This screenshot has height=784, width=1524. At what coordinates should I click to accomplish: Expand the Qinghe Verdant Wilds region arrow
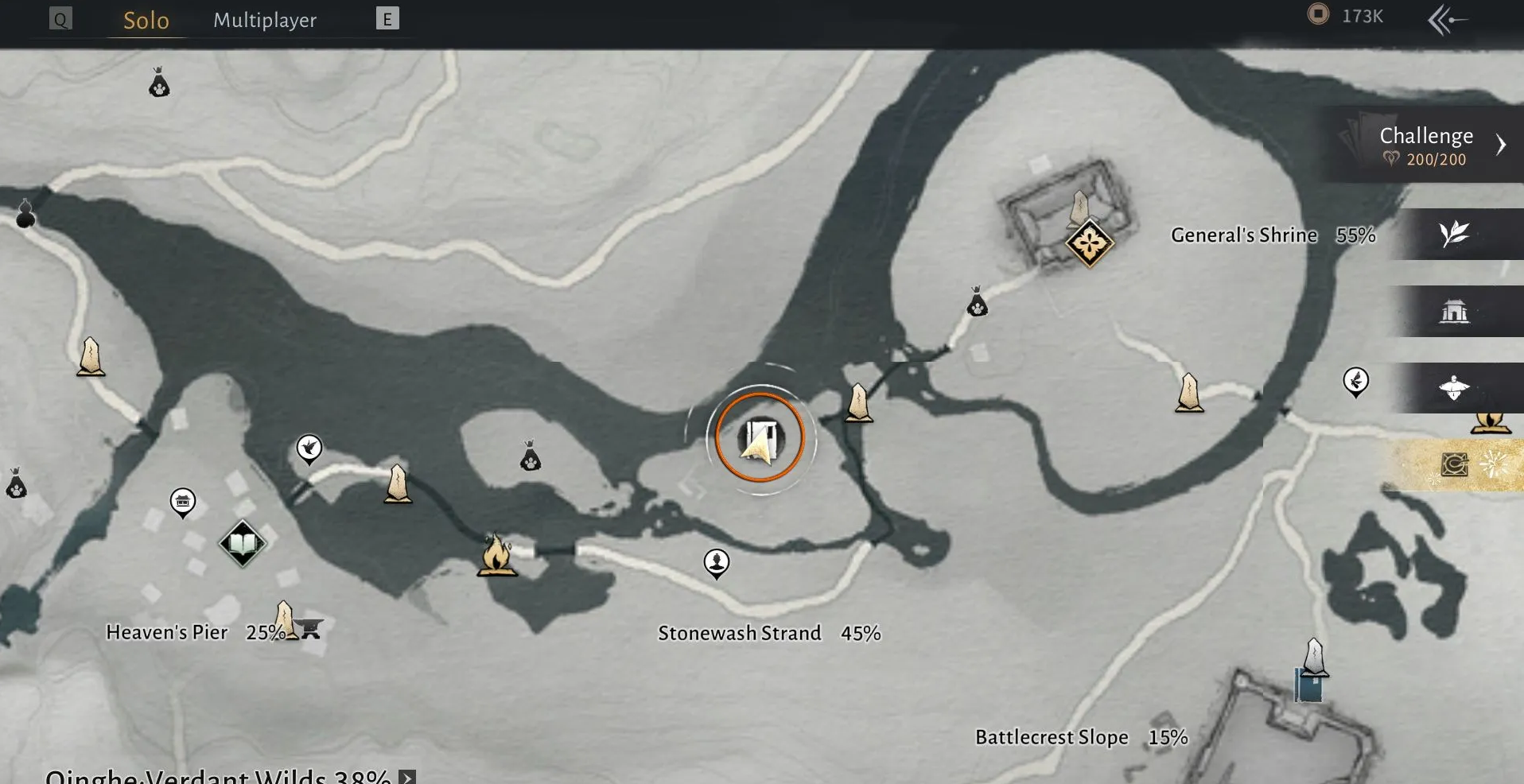point(407,777)
